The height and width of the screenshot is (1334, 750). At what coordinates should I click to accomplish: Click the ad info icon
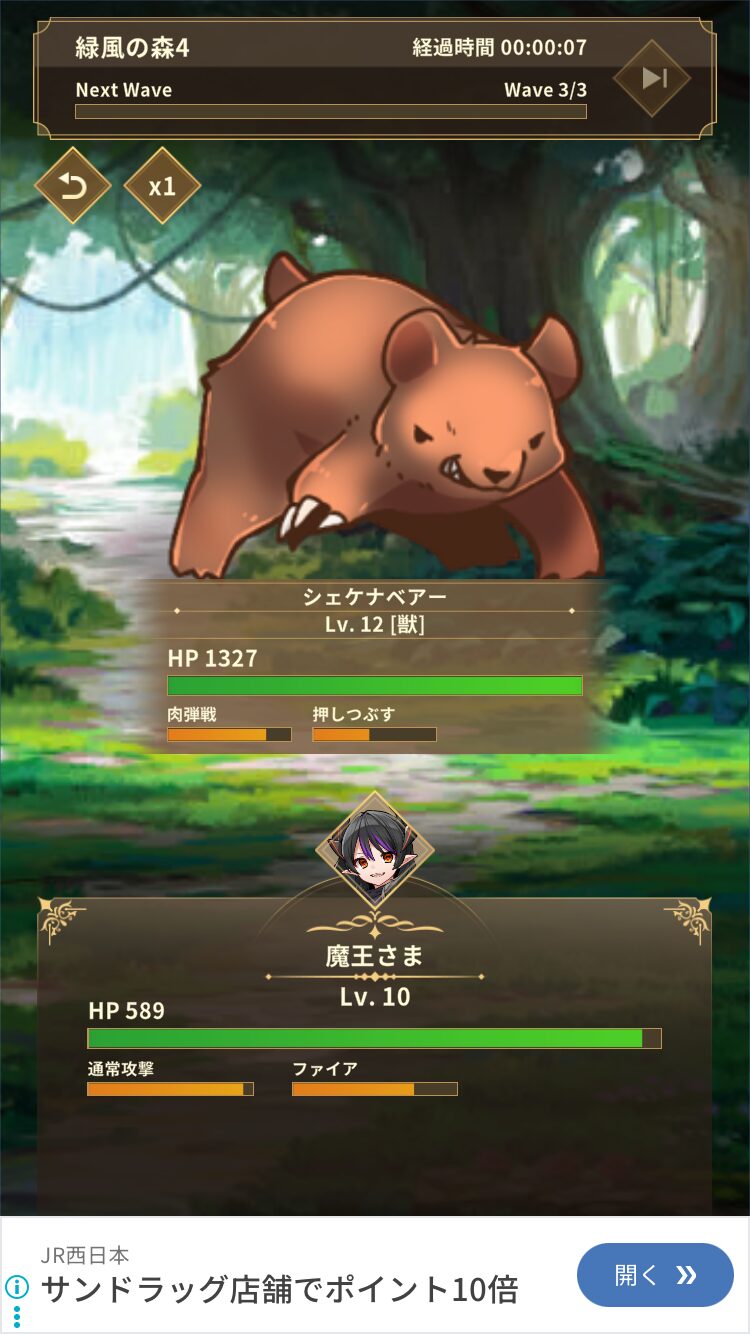tap(16, 1286)
